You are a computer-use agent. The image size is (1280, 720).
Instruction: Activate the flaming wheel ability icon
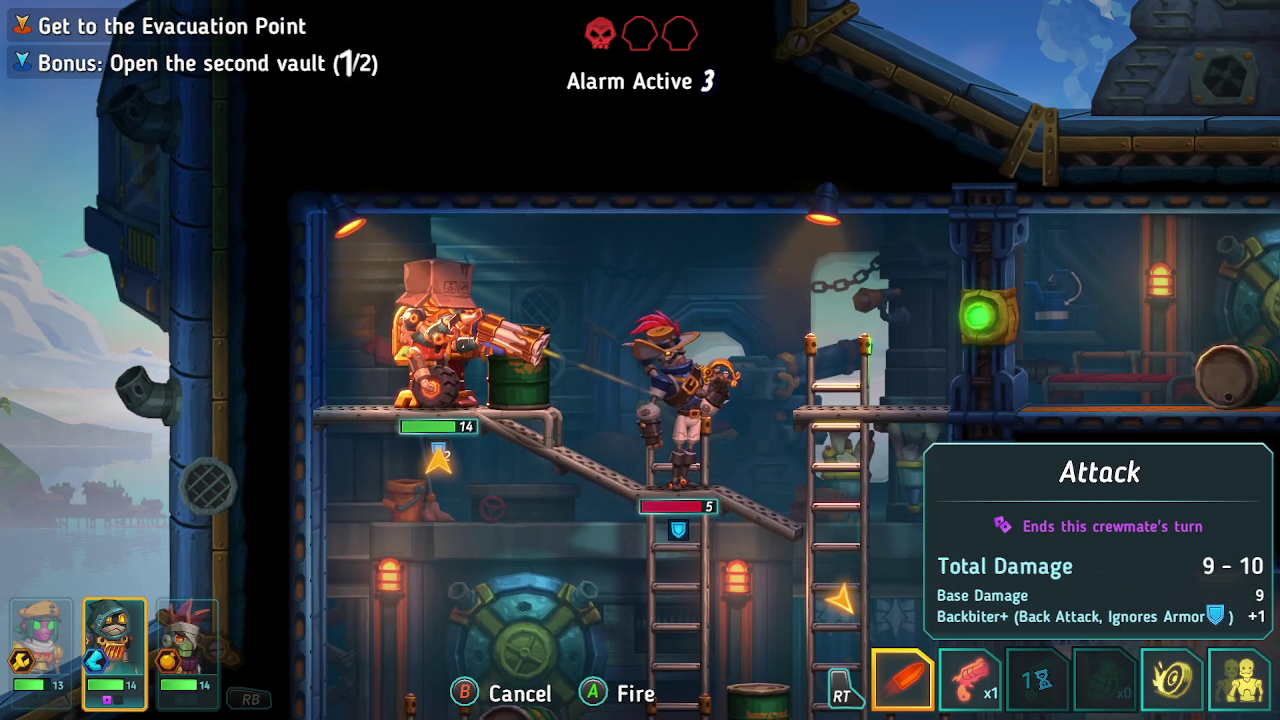pyautogui.click(x=1169, y=678)
